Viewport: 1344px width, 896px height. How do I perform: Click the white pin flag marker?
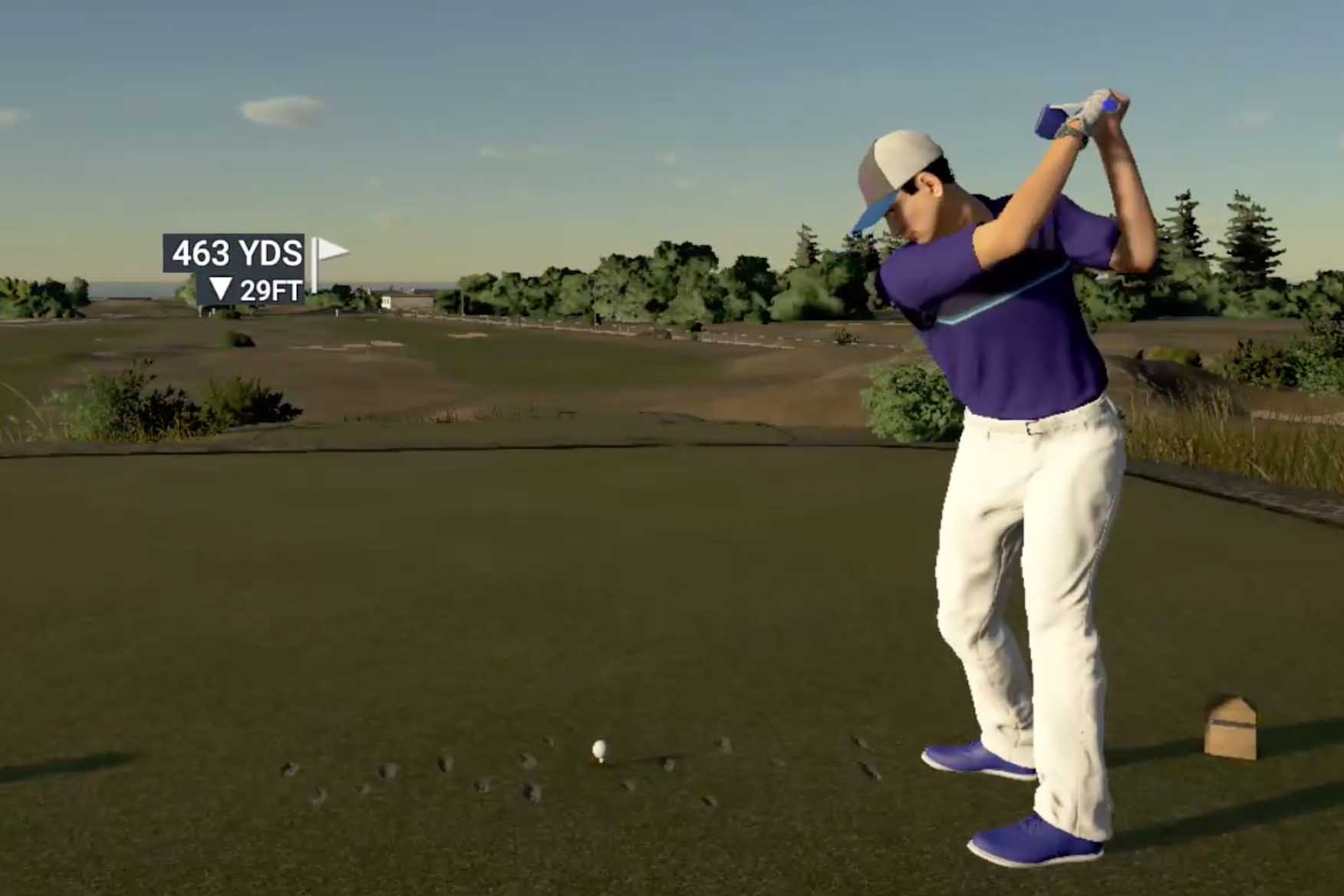pos(331,251)
